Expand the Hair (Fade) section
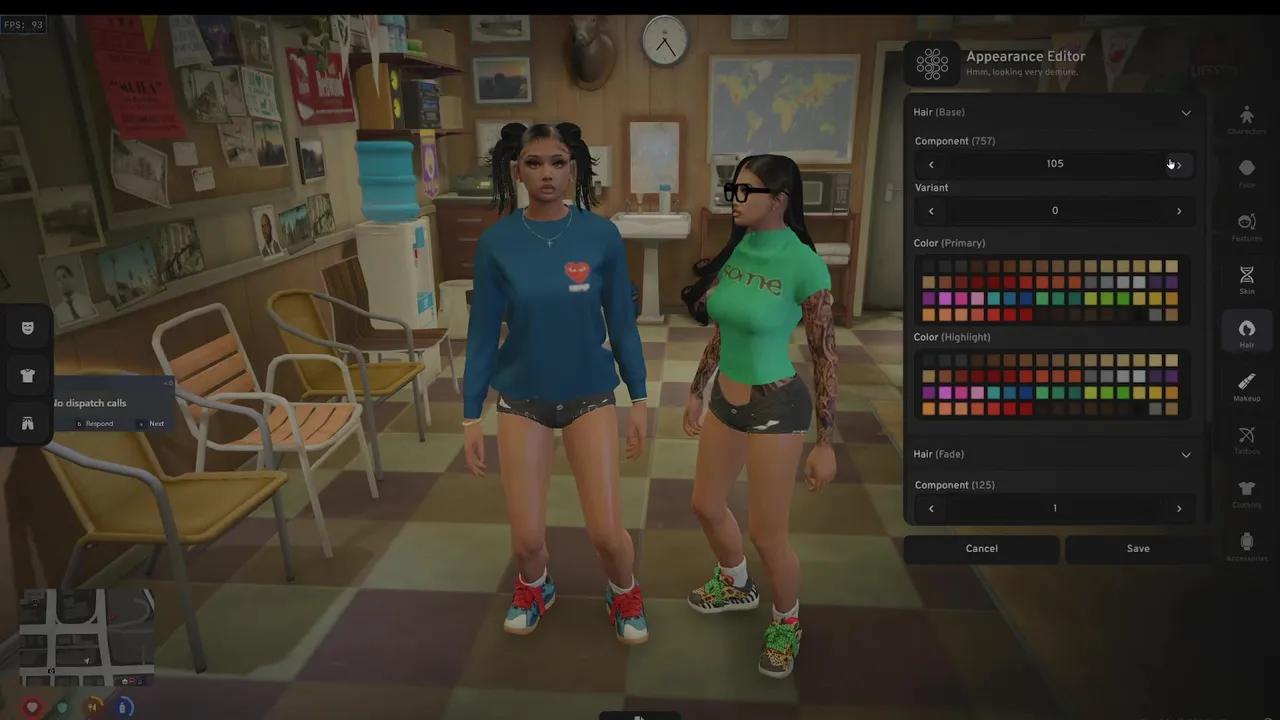 pos(1186,454)
